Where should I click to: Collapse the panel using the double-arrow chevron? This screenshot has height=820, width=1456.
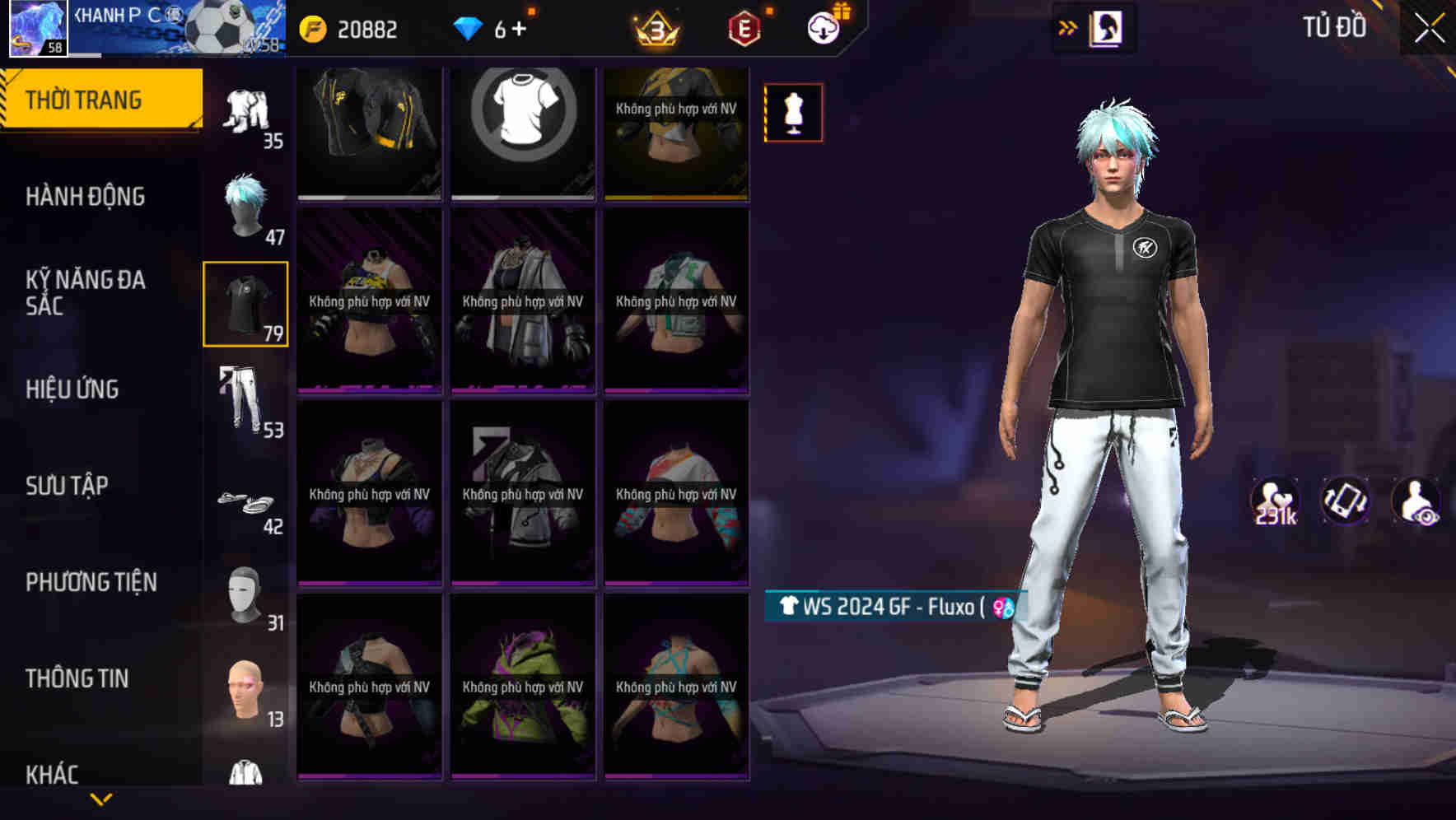[1070, 26]
